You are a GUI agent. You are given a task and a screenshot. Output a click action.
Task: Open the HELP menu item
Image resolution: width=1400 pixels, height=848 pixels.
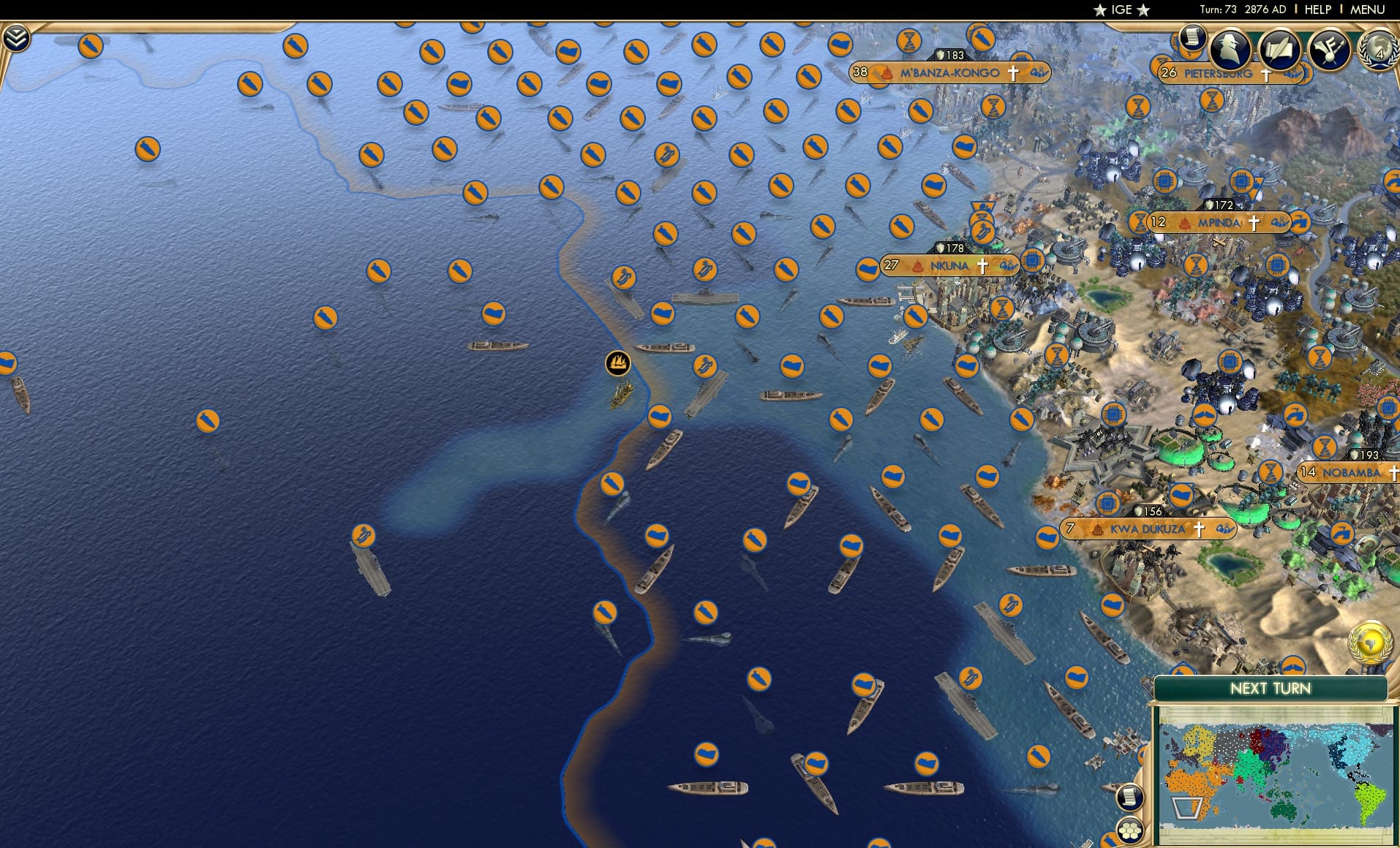click(x=1317, y=10)
